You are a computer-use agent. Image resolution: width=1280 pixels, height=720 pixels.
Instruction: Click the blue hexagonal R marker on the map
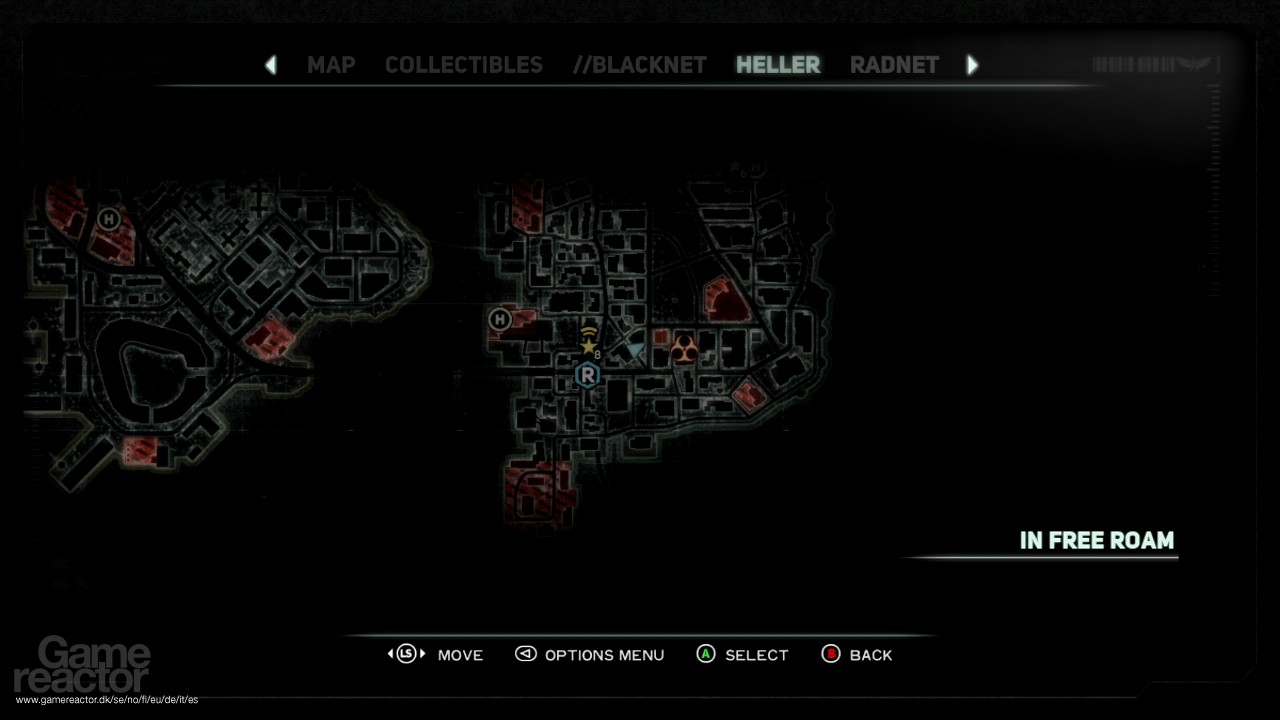point(586,376)
